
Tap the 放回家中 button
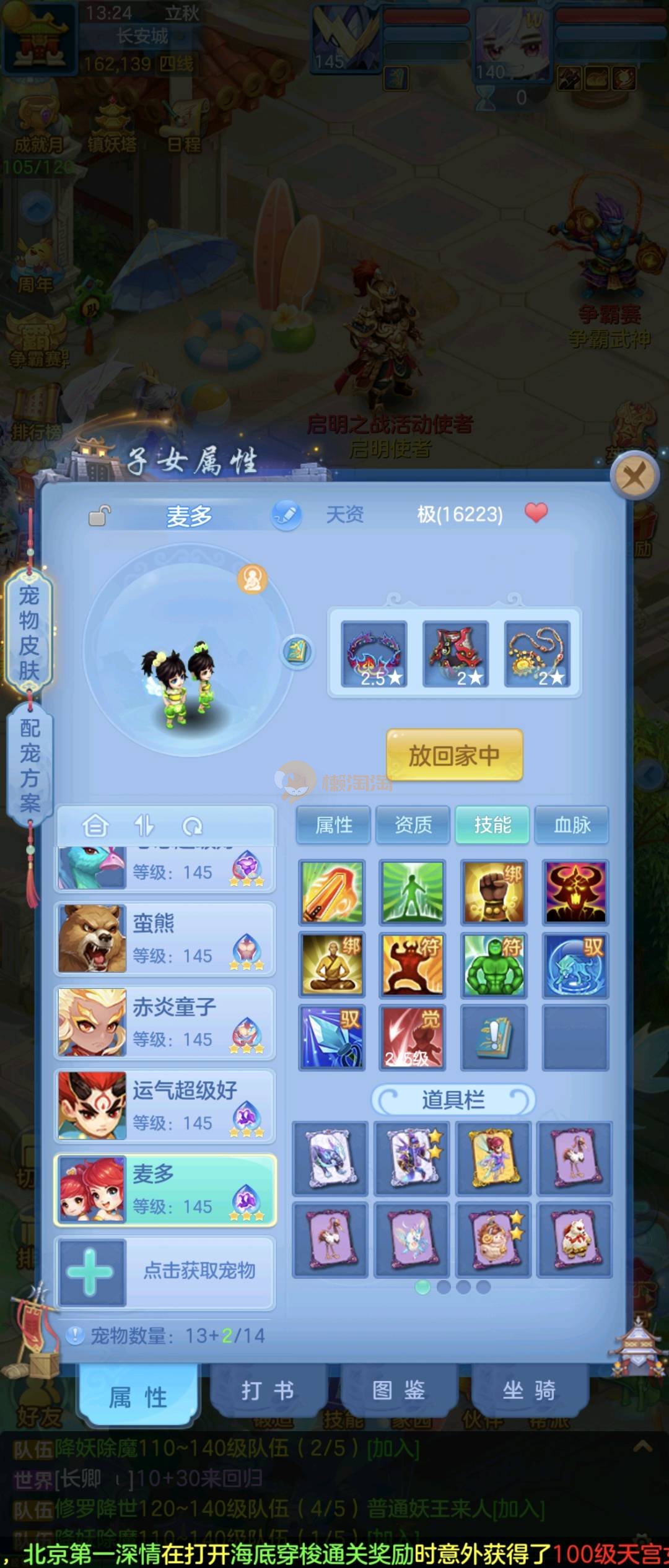tap(454, 755)
